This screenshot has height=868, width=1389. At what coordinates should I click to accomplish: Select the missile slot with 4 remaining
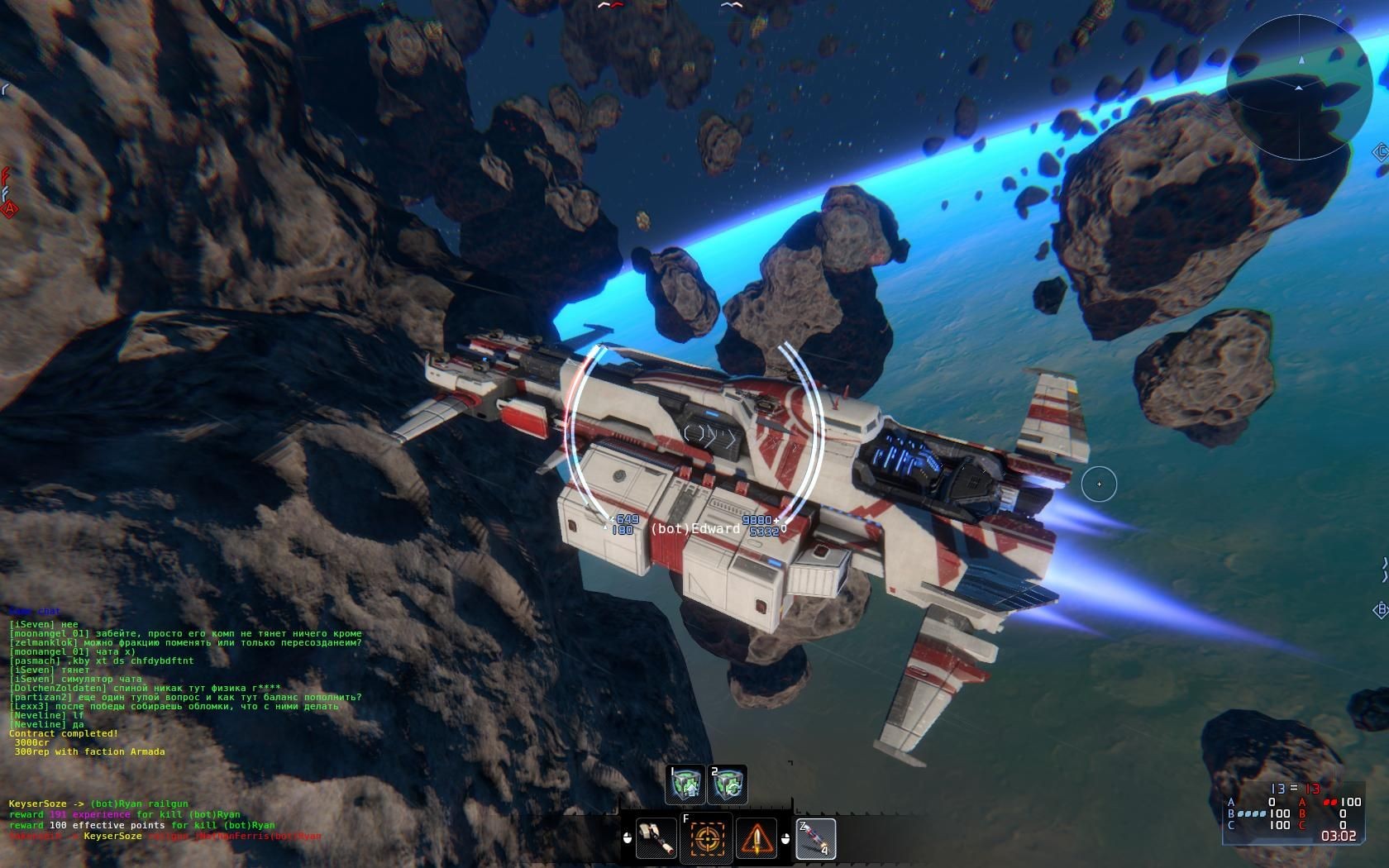pyautogui.click(x=815, y=838)
